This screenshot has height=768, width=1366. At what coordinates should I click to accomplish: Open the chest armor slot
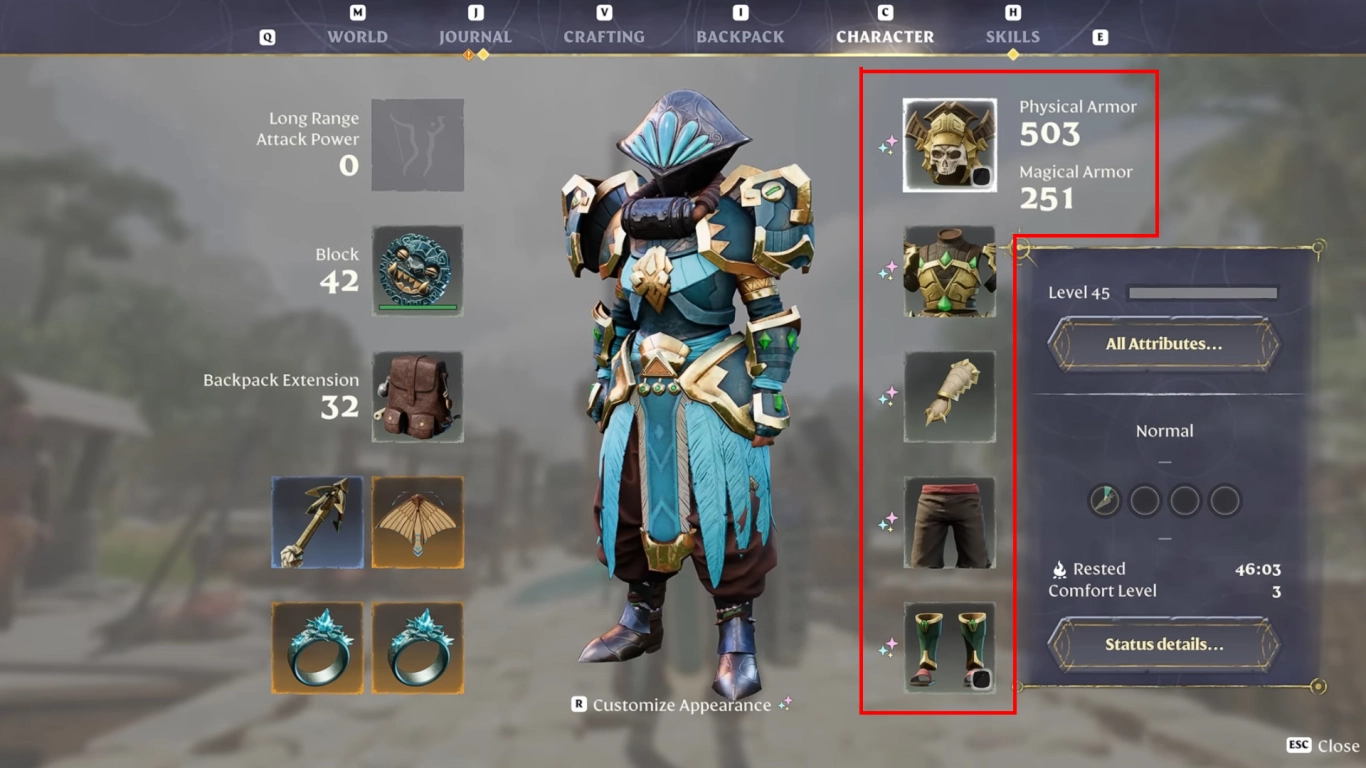[947, 272]
